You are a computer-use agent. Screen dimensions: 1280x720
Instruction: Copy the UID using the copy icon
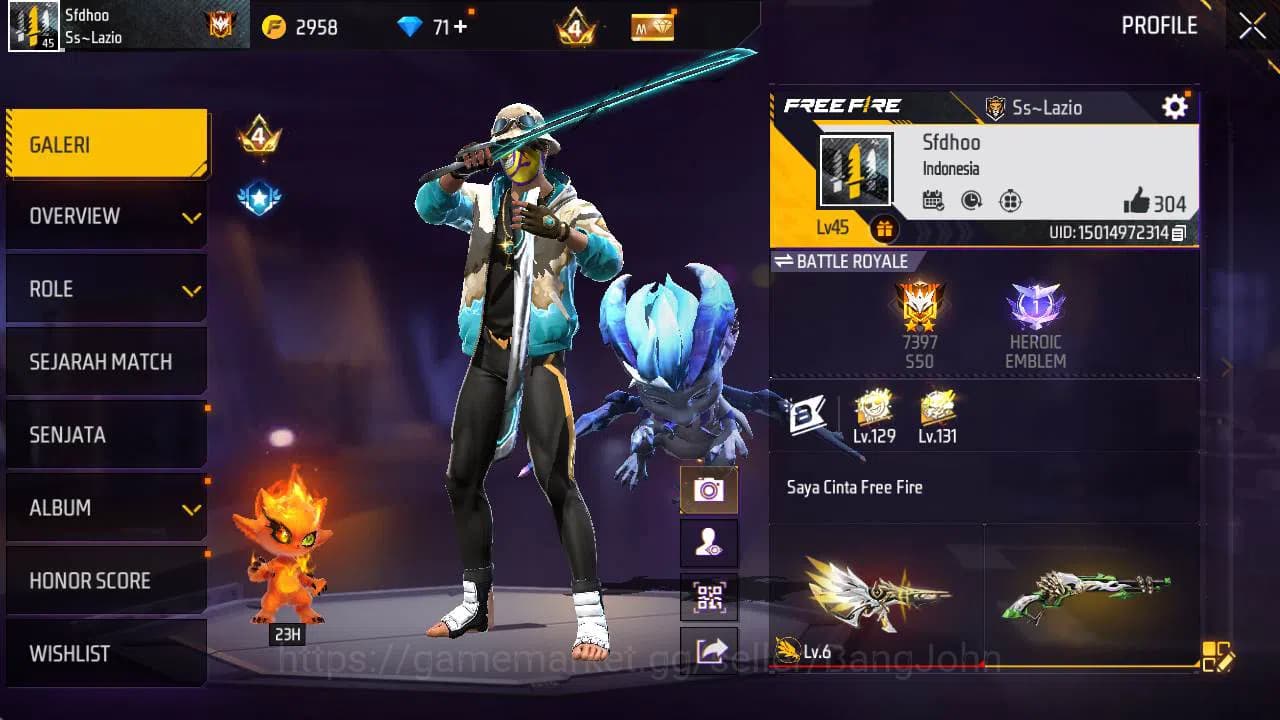coord(1181,231)
